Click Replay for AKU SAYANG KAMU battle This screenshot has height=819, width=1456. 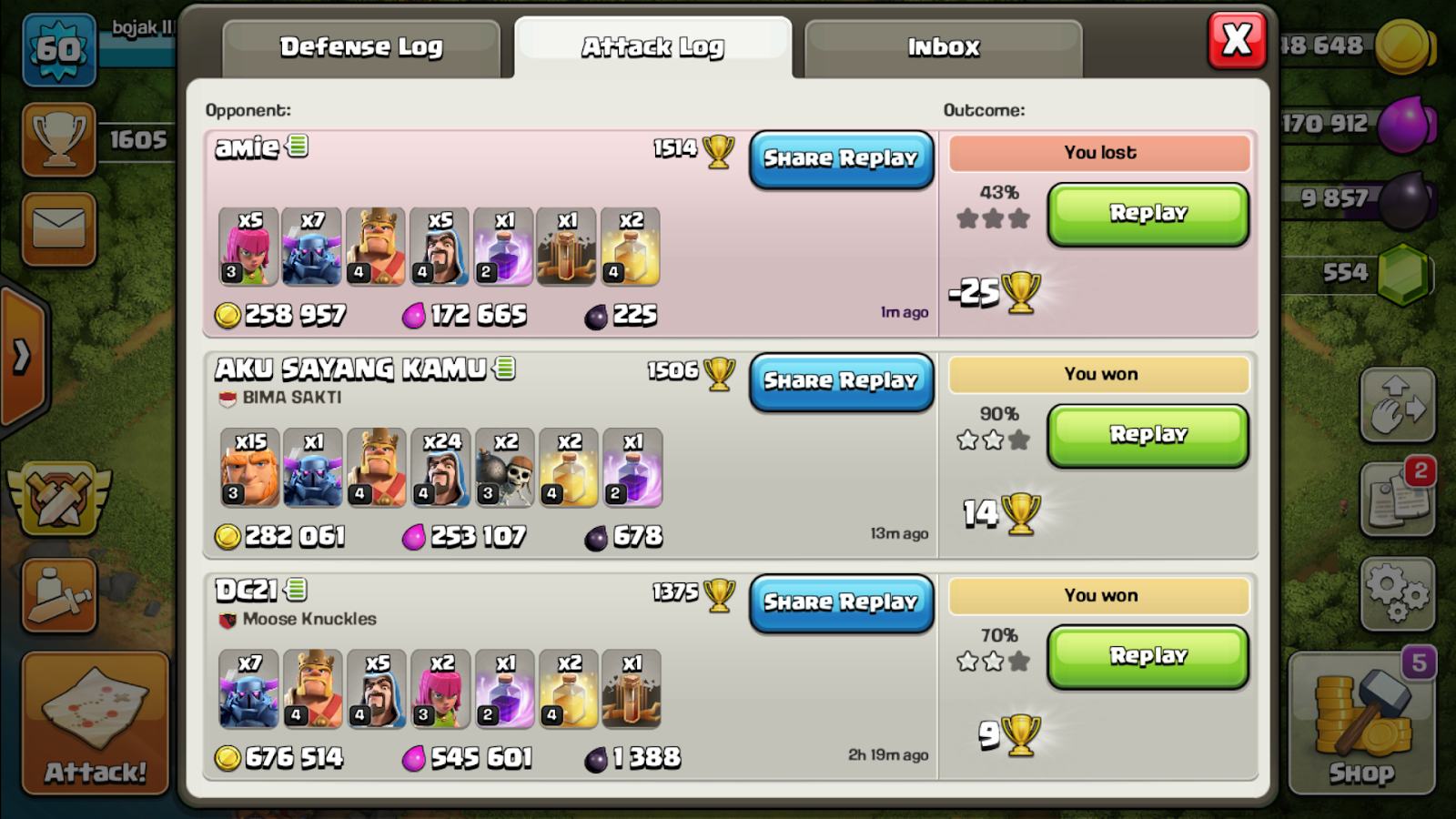(1147, 436)
